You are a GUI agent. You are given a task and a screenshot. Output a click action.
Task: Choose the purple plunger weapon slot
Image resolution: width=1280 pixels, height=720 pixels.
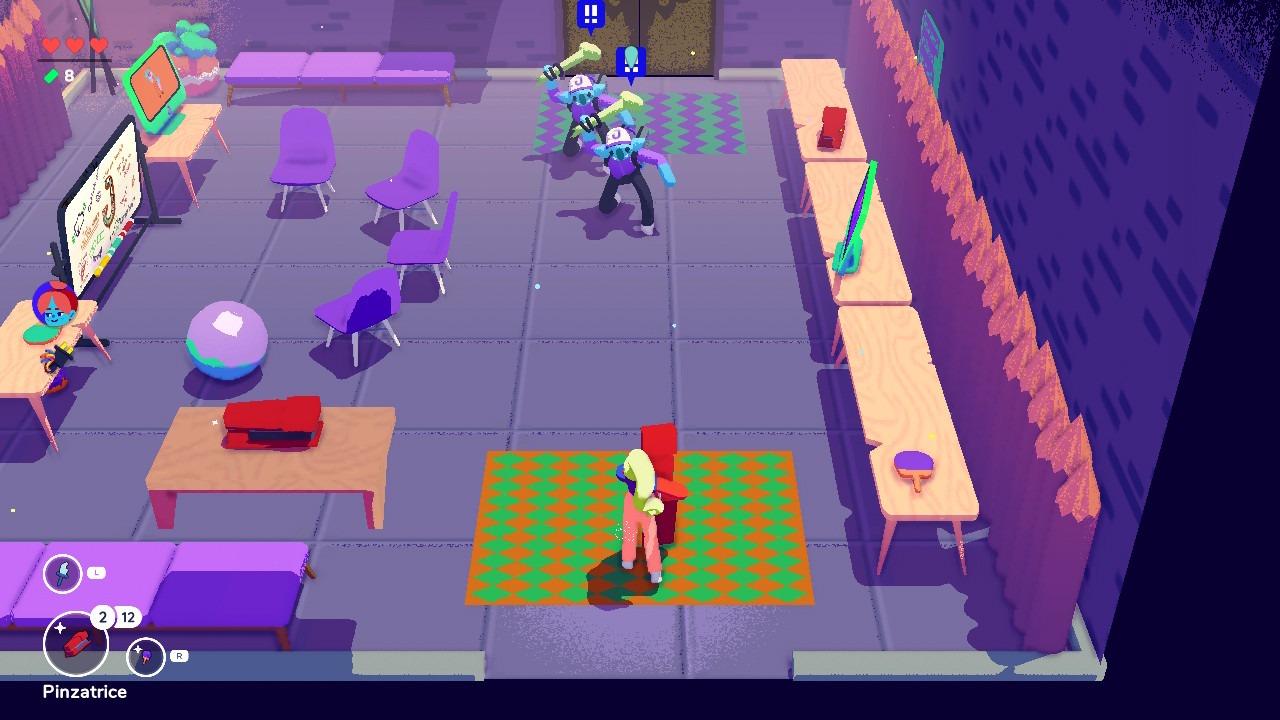point(146,657)
